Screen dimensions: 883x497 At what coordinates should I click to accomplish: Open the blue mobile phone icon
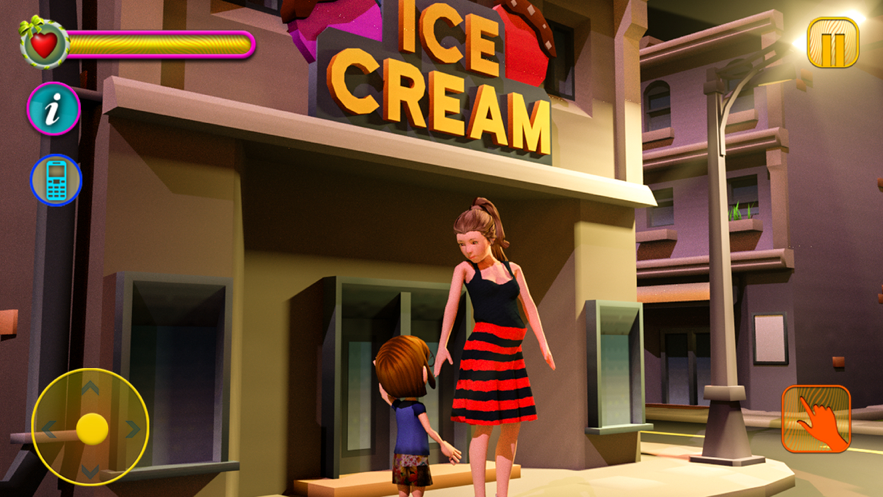55,180
